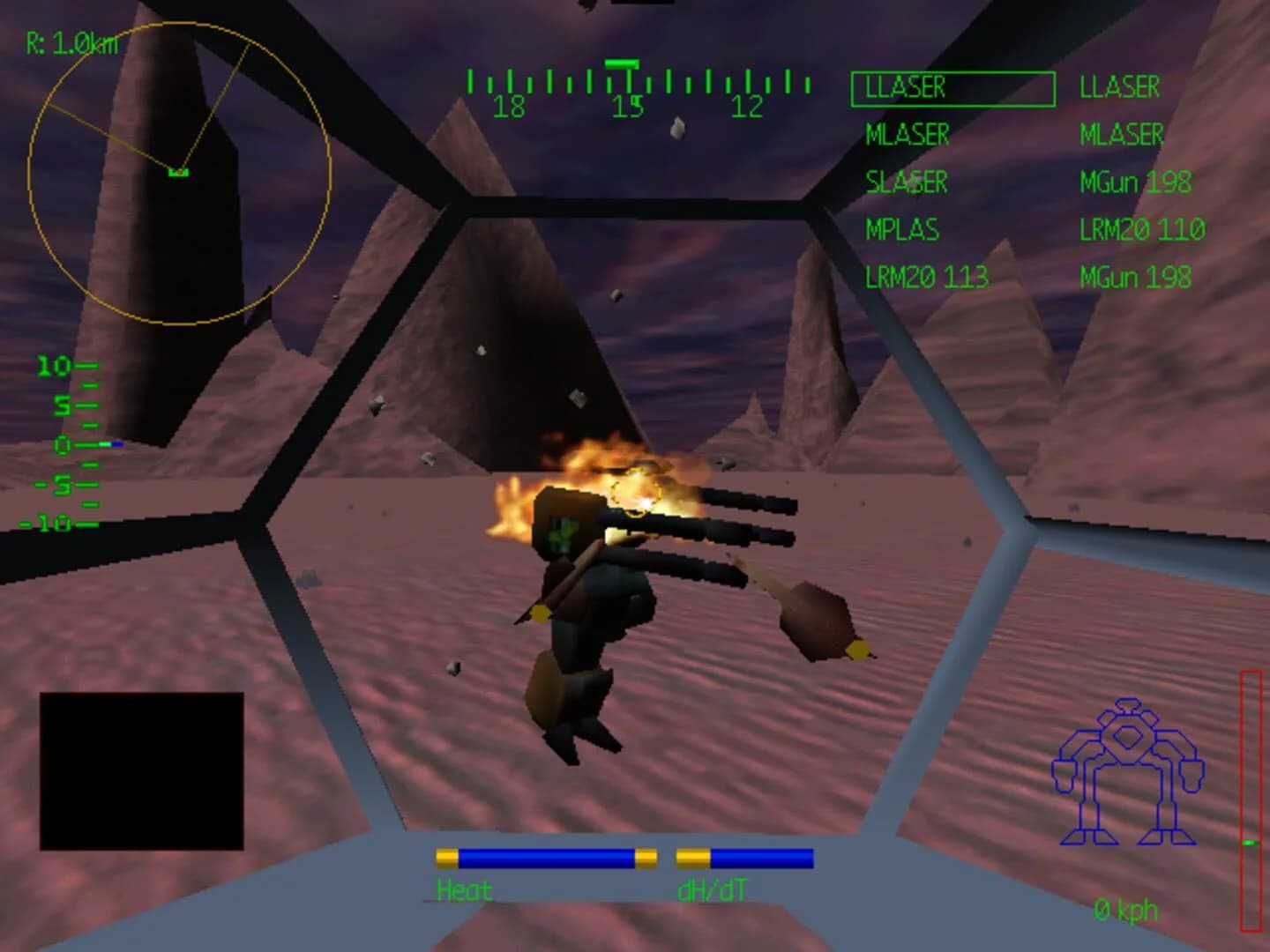
Task: Toggle the radar display in the top-left corner
Action: click(x=180, y=173)
